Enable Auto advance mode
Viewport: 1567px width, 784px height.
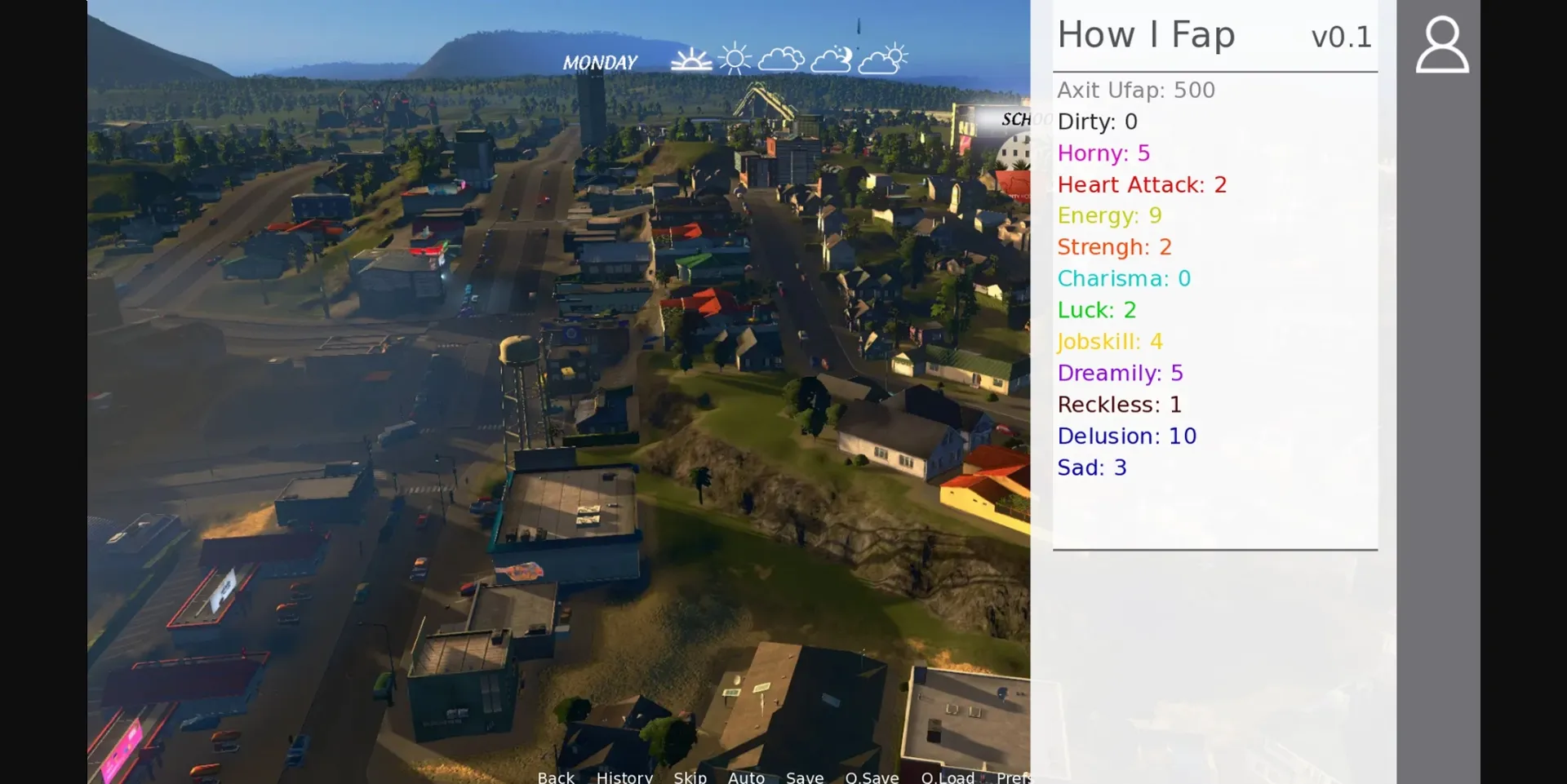[x=746, y=777]
